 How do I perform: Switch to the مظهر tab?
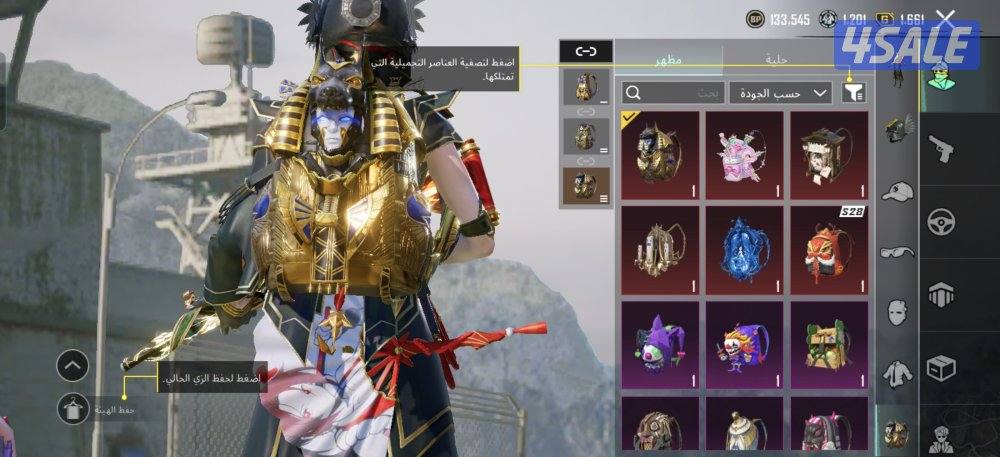coord(668,60)
